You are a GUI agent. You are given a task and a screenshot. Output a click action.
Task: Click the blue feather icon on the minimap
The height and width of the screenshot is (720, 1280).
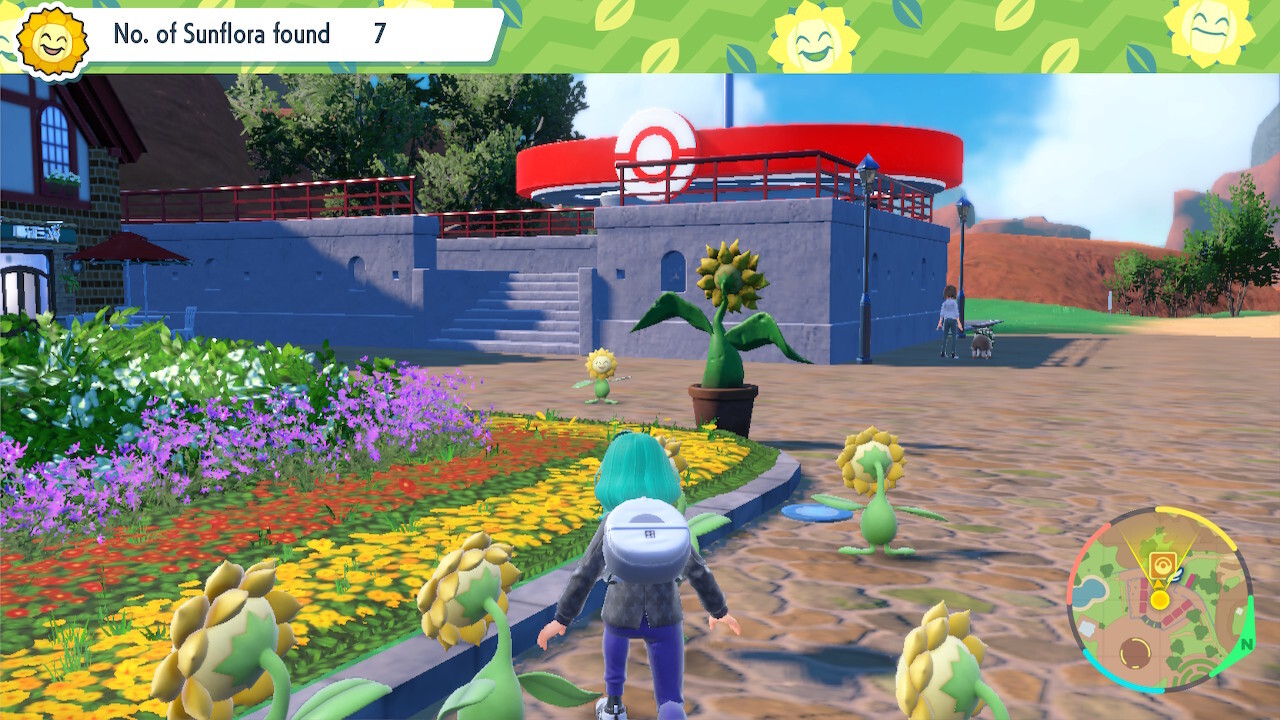[x=1176, y=576]
